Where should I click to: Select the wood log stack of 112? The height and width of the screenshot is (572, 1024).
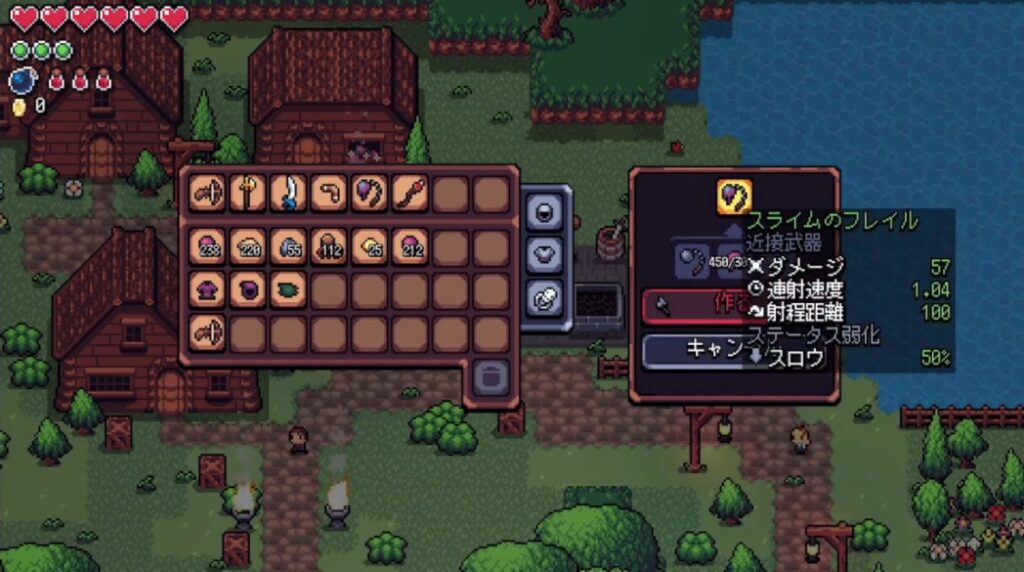pos(328,247)
